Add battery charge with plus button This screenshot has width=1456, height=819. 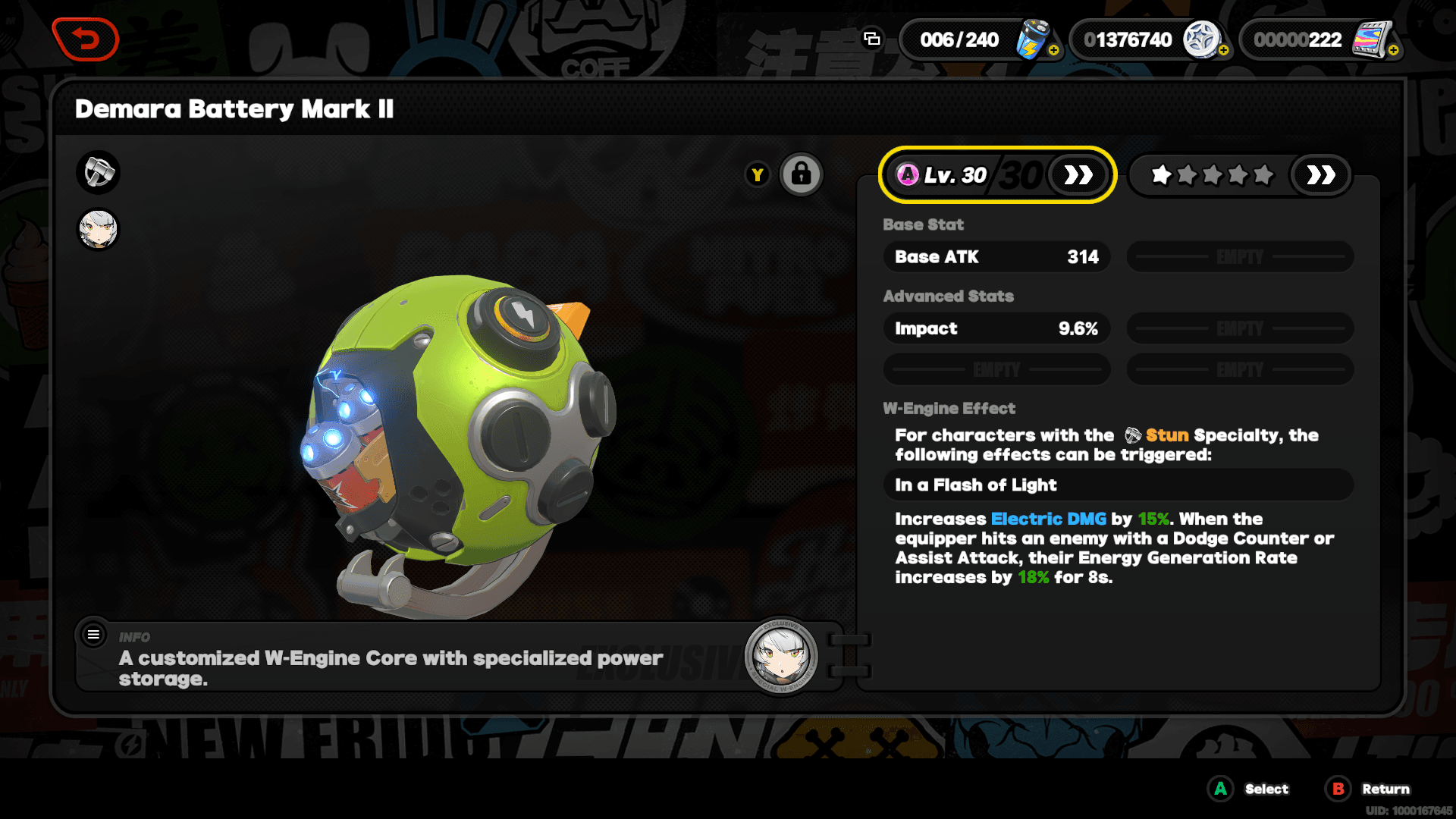(1053, 50)
